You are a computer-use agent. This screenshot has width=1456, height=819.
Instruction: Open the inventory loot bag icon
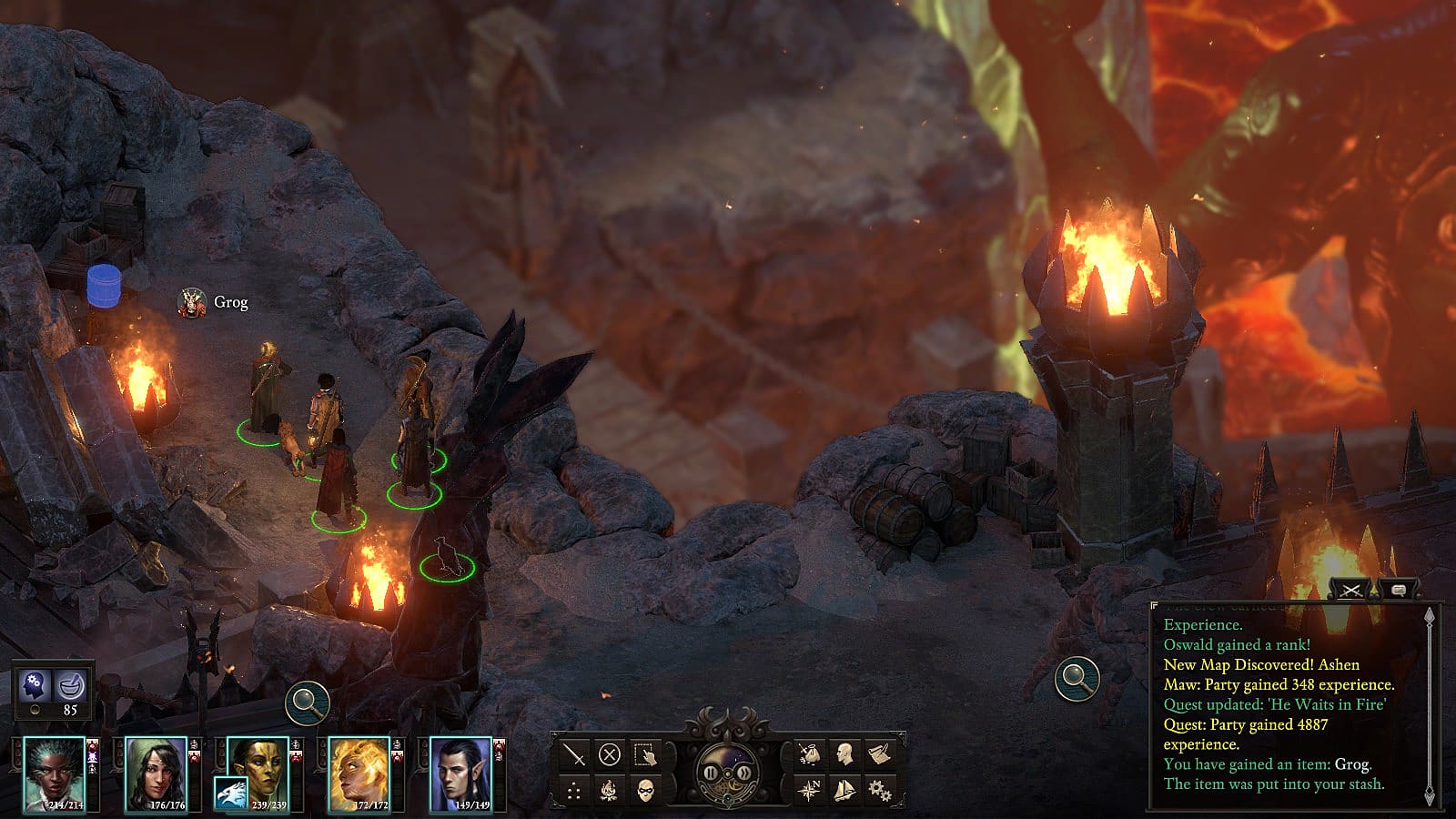point(809,754)
